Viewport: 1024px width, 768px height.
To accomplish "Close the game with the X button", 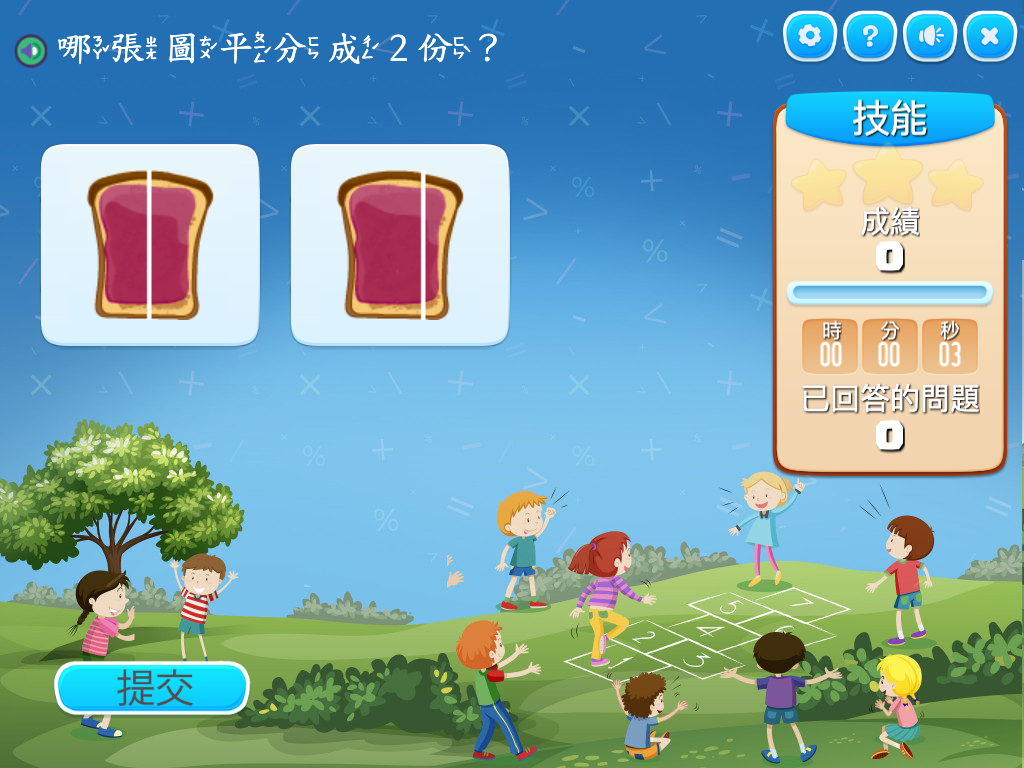I will (x=990, y=37).
